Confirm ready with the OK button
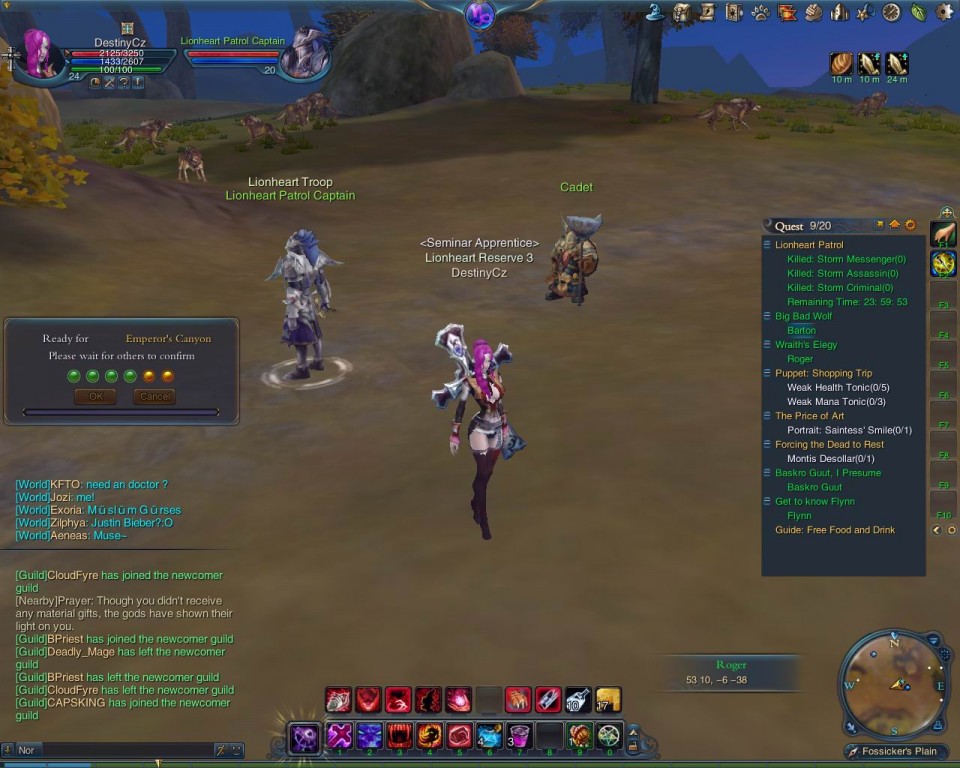This screenshot has height=768, width=960. 95,397
